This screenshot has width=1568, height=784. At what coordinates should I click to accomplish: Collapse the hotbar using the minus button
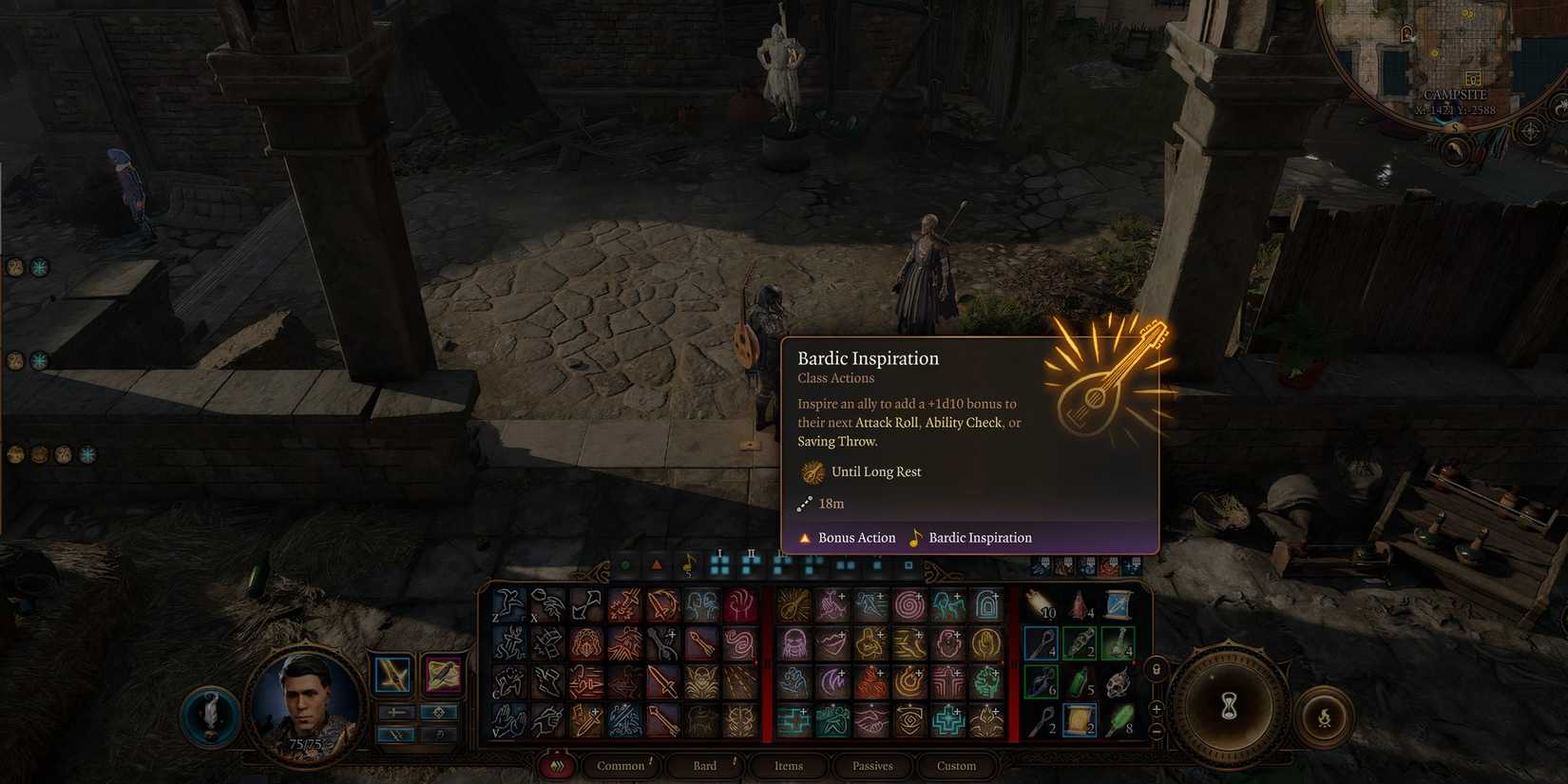click(x=1156, y=732)
